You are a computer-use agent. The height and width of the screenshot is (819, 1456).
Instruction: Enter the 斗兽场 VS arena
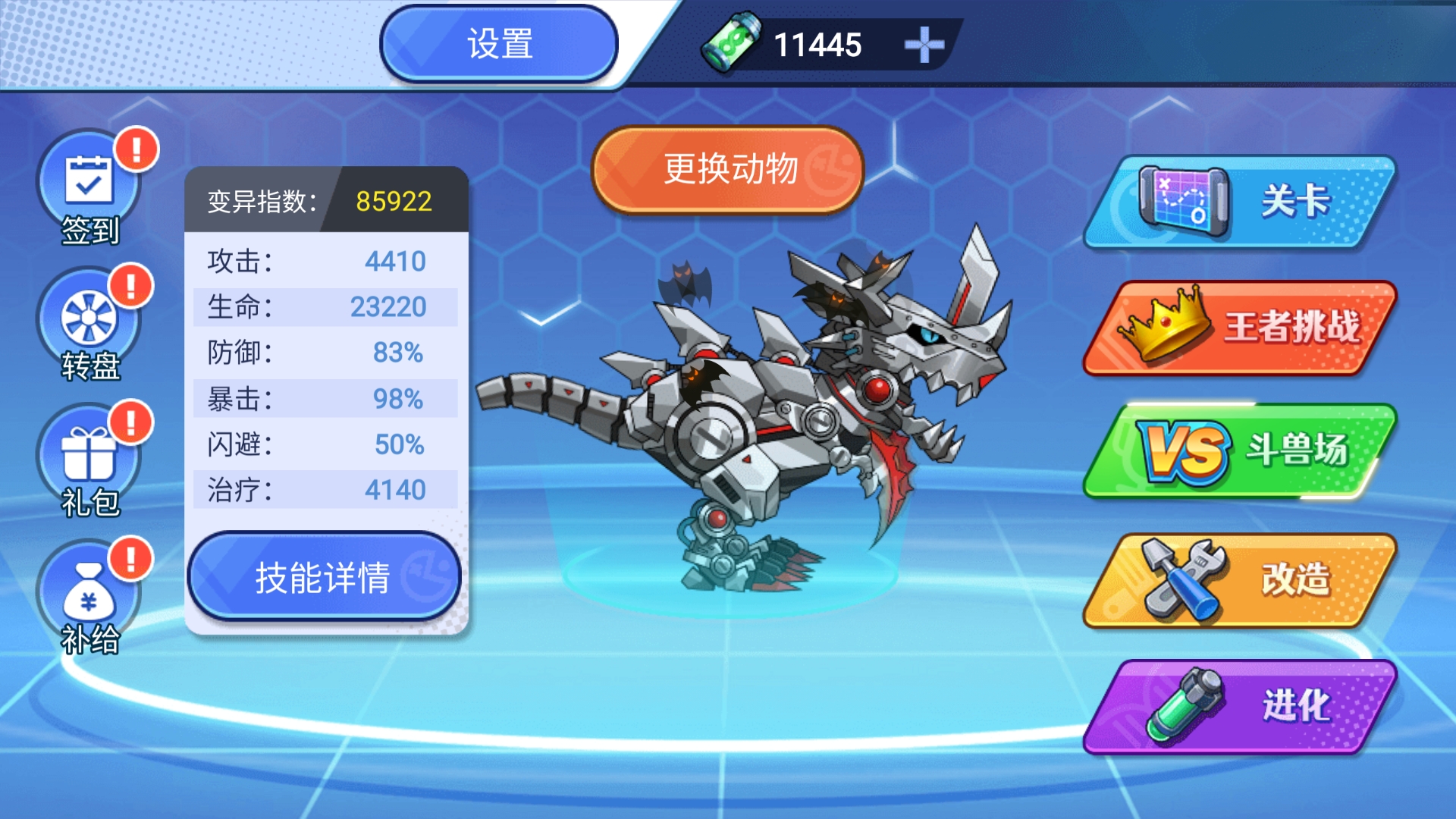(x=1240, y=451)
